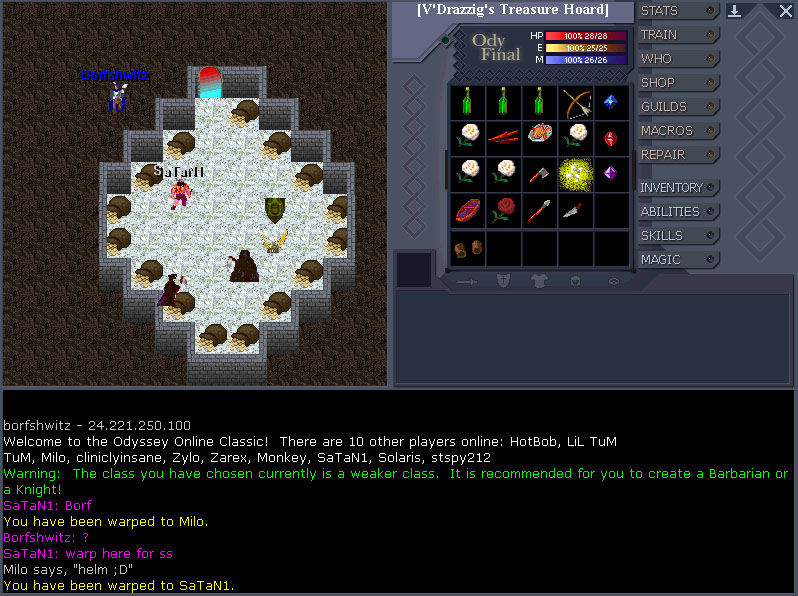Open the STATS panel

coord(679,11)
